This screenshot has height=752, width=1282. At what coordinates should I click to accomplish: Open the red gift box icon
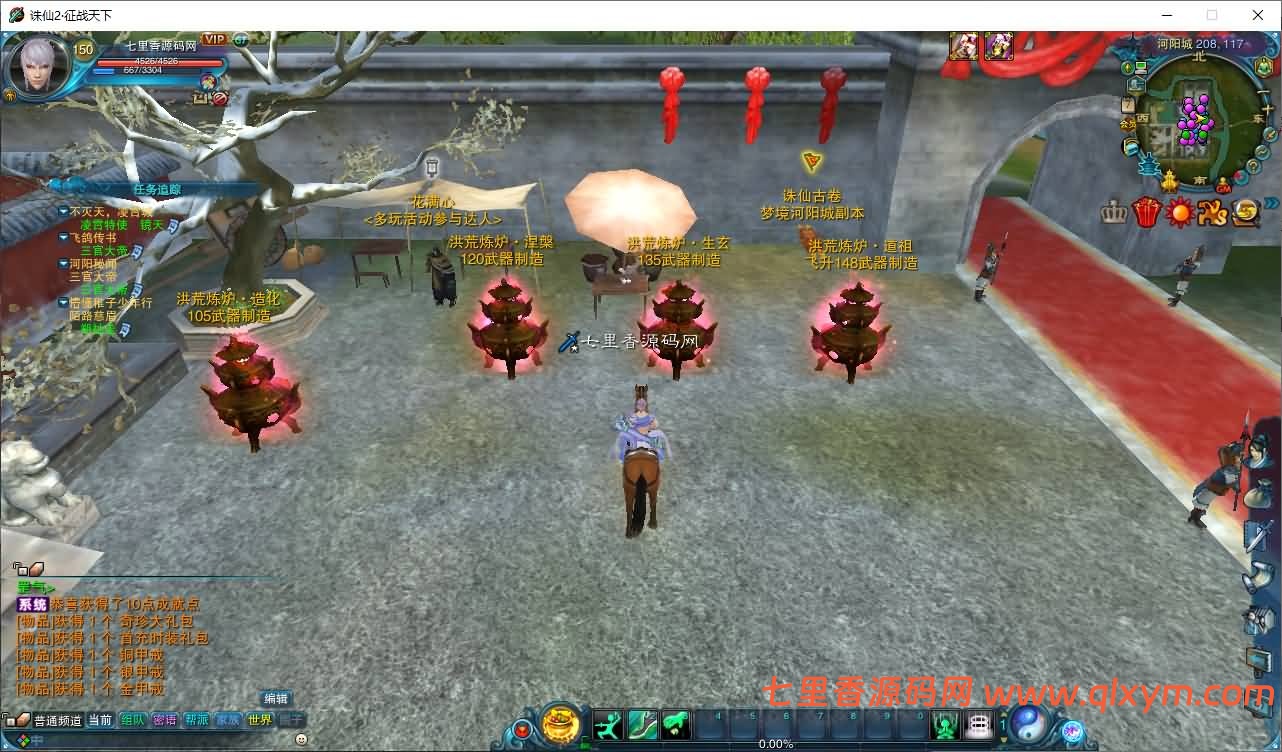click(1145, 212)
